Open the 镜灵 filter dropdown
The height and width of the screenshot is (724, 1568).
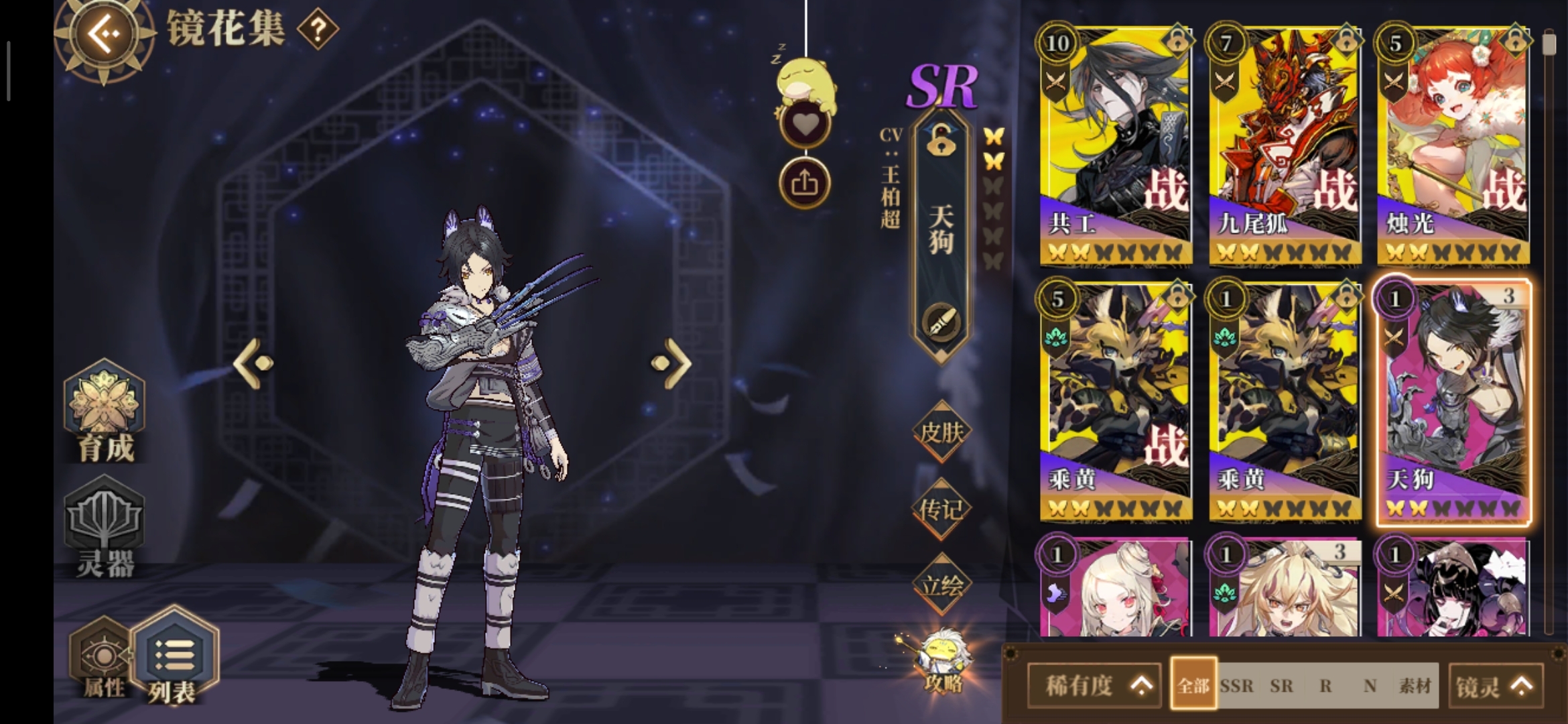click(1494, 686)
